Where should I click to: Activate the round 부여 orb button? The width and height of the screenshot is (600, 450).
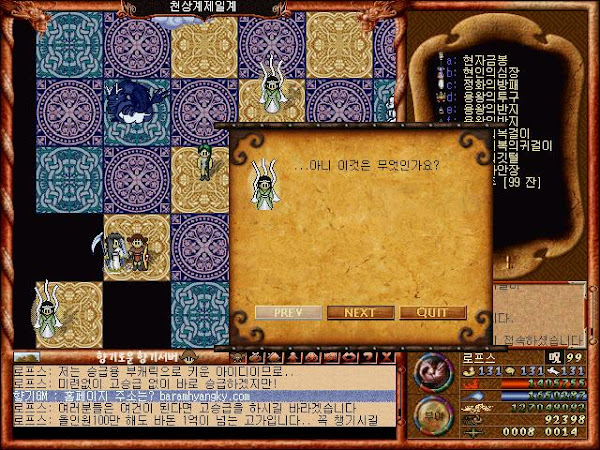(x=433, y=412)
